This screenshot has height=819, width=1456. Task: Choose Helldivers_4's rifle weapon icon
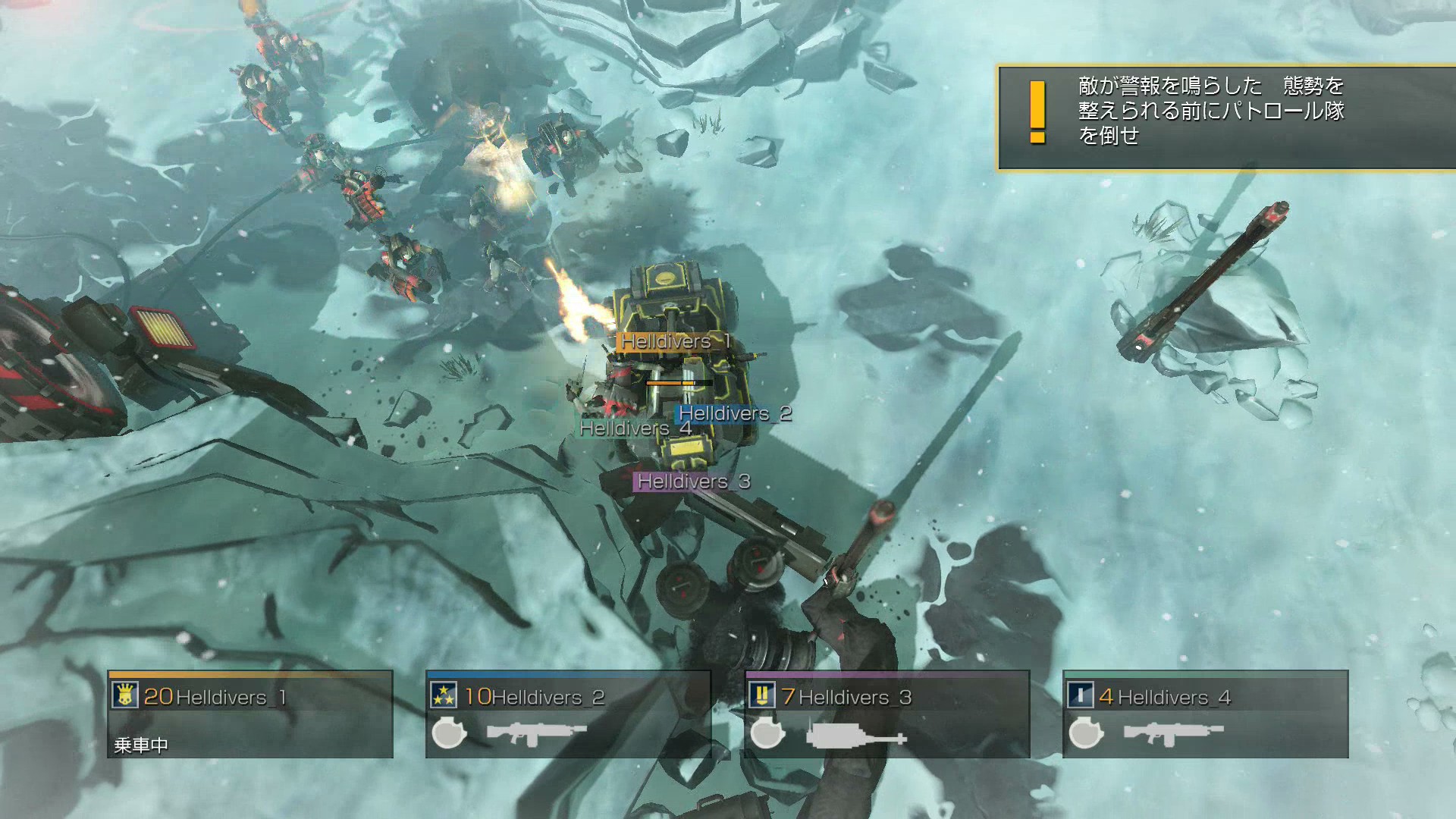pyautogui.click(x=1173, y=733)
